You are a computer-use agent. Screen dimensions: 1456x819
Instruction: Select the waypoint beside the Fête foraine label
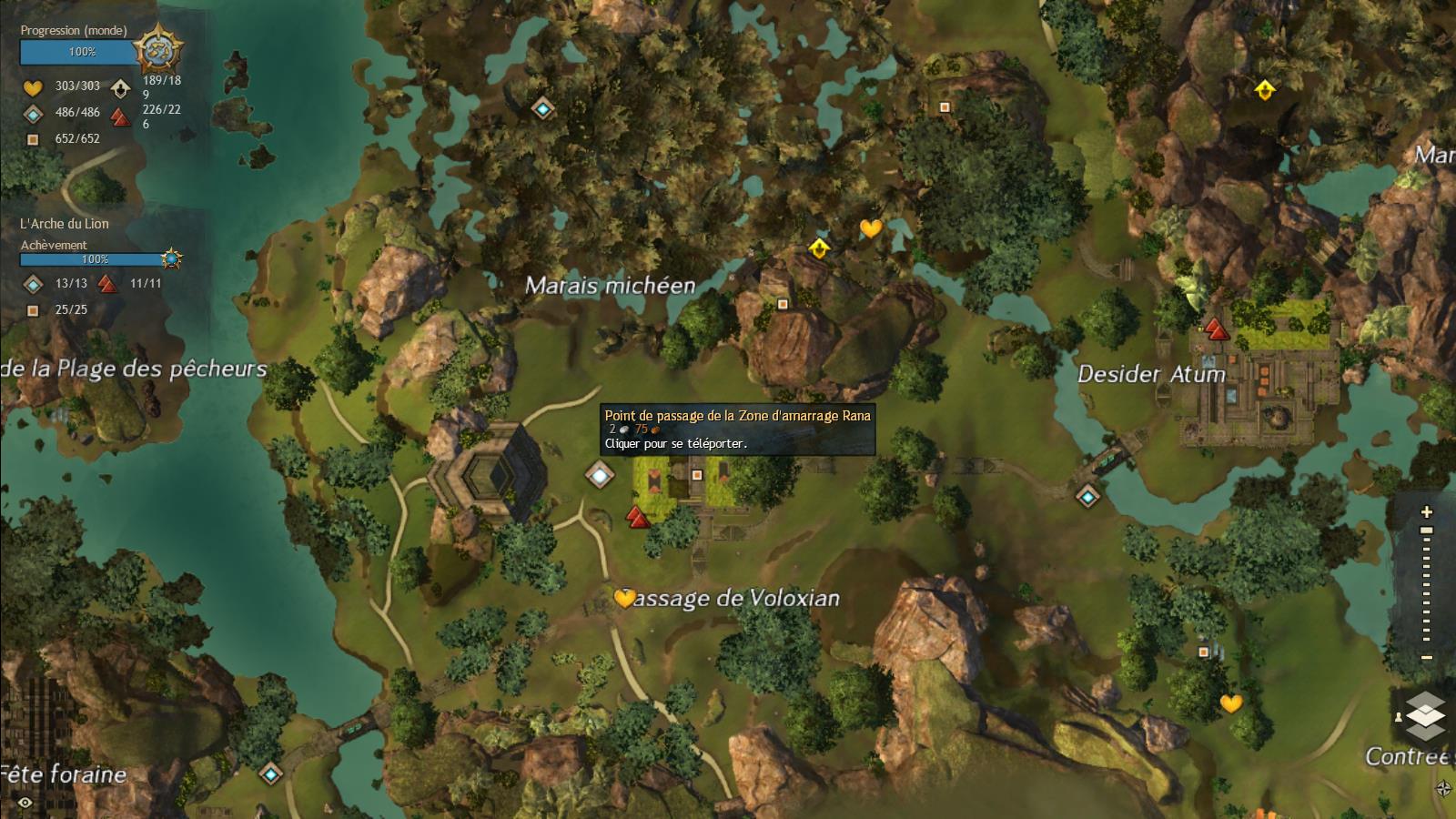(270, 774)
